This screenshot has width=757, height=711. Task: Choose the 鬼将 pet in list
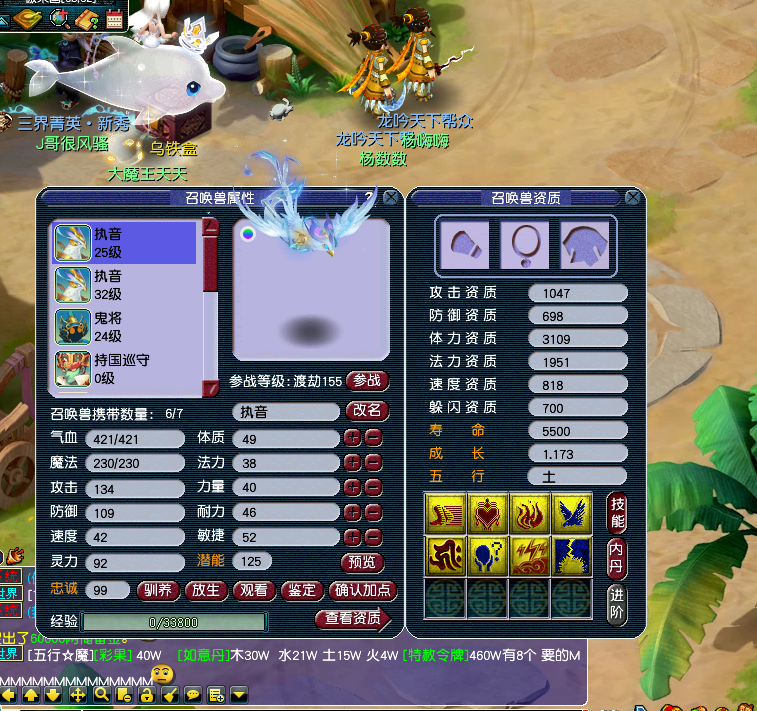pos(124,327)
